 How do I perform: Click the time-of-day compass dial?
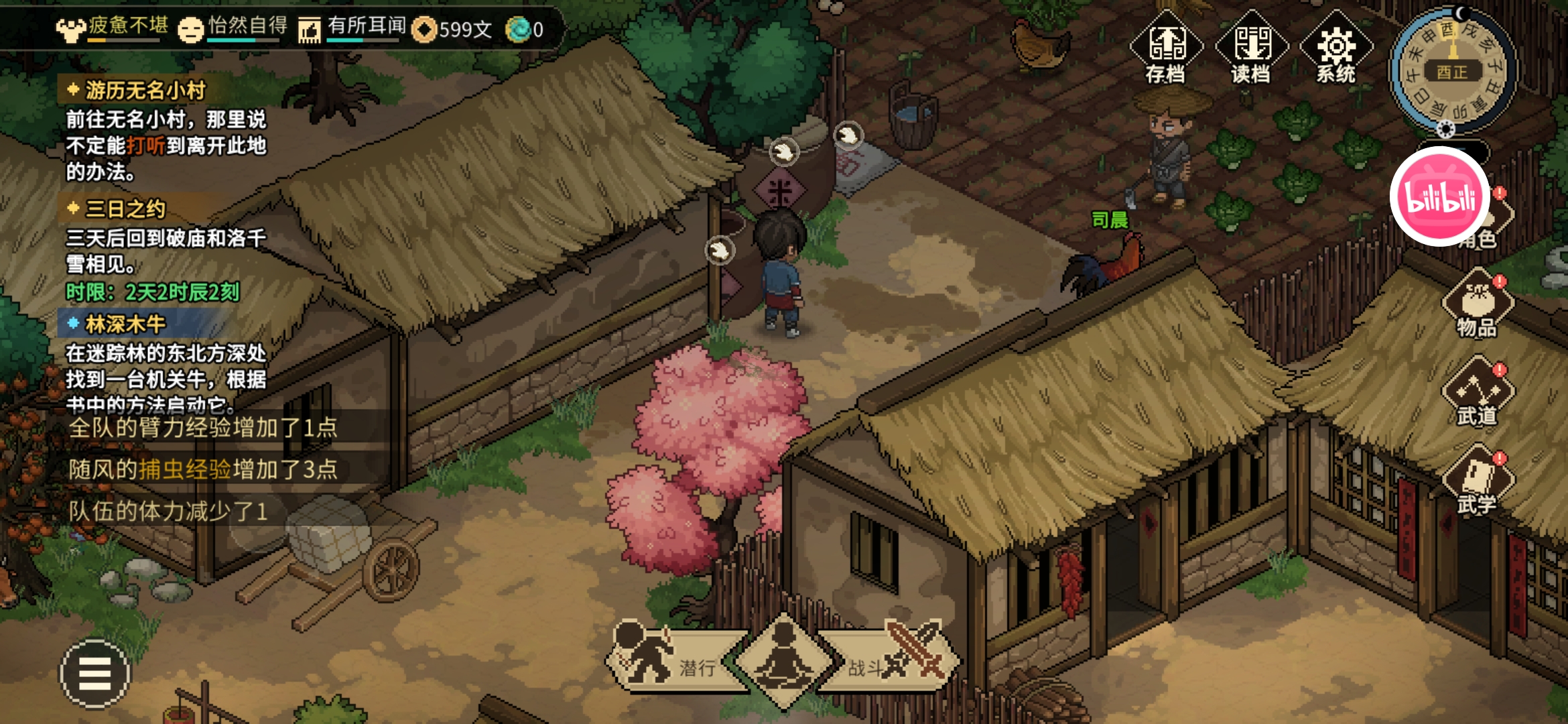(1451, 70)
